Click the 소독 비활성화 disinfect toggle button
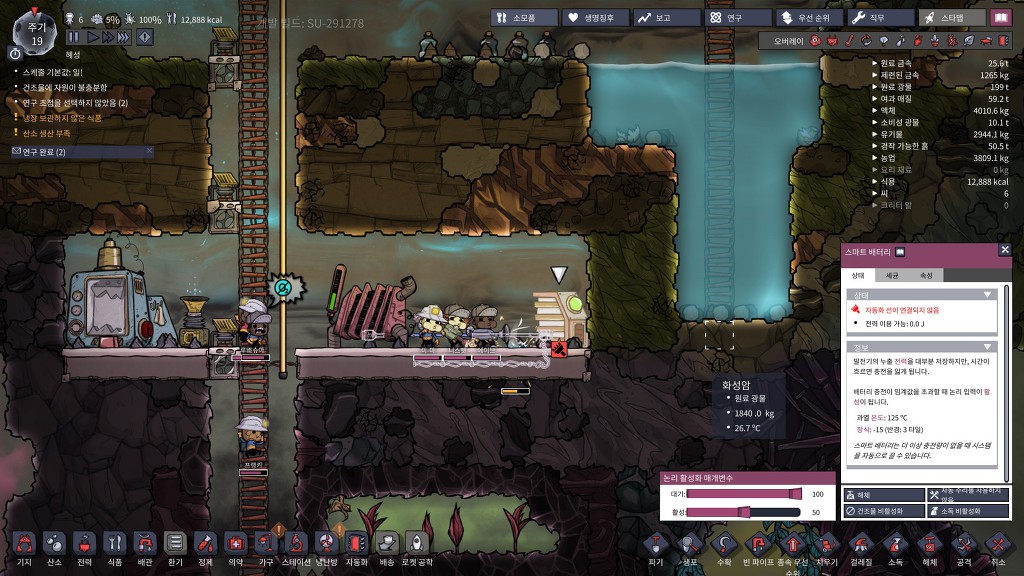Viewport: 1024px width, 576px height. tap(969, 511)
